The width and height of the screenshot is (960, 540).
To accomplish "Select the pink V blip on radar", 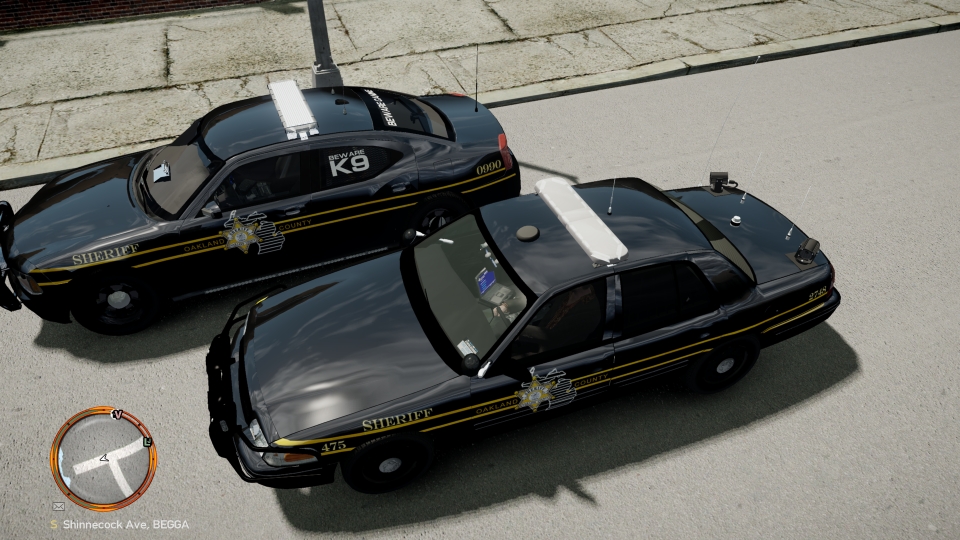I will 118,413.
